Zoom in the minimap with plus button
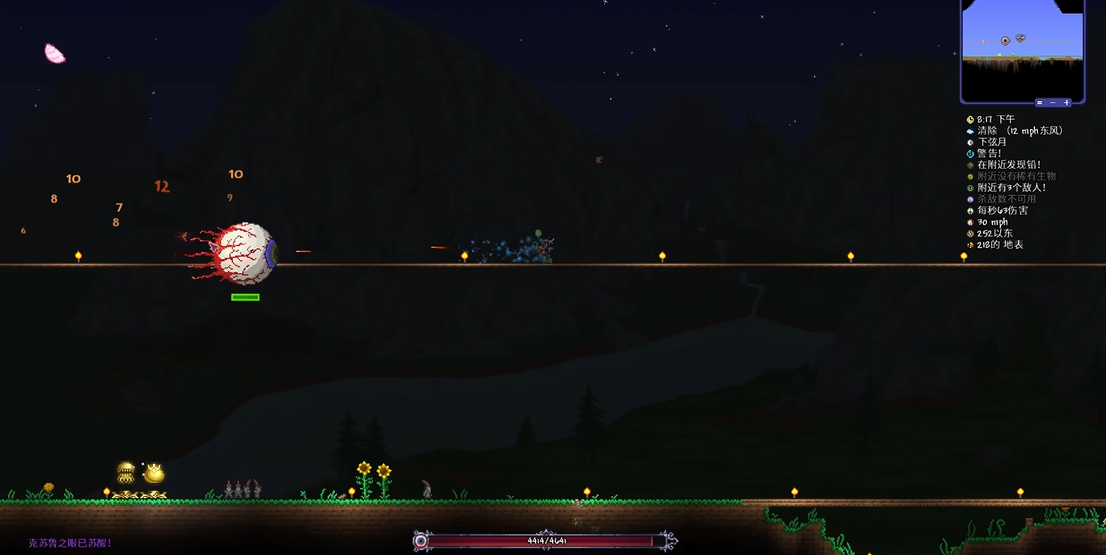Screen dimensions: 1106x555 (x=1066, y=102)
